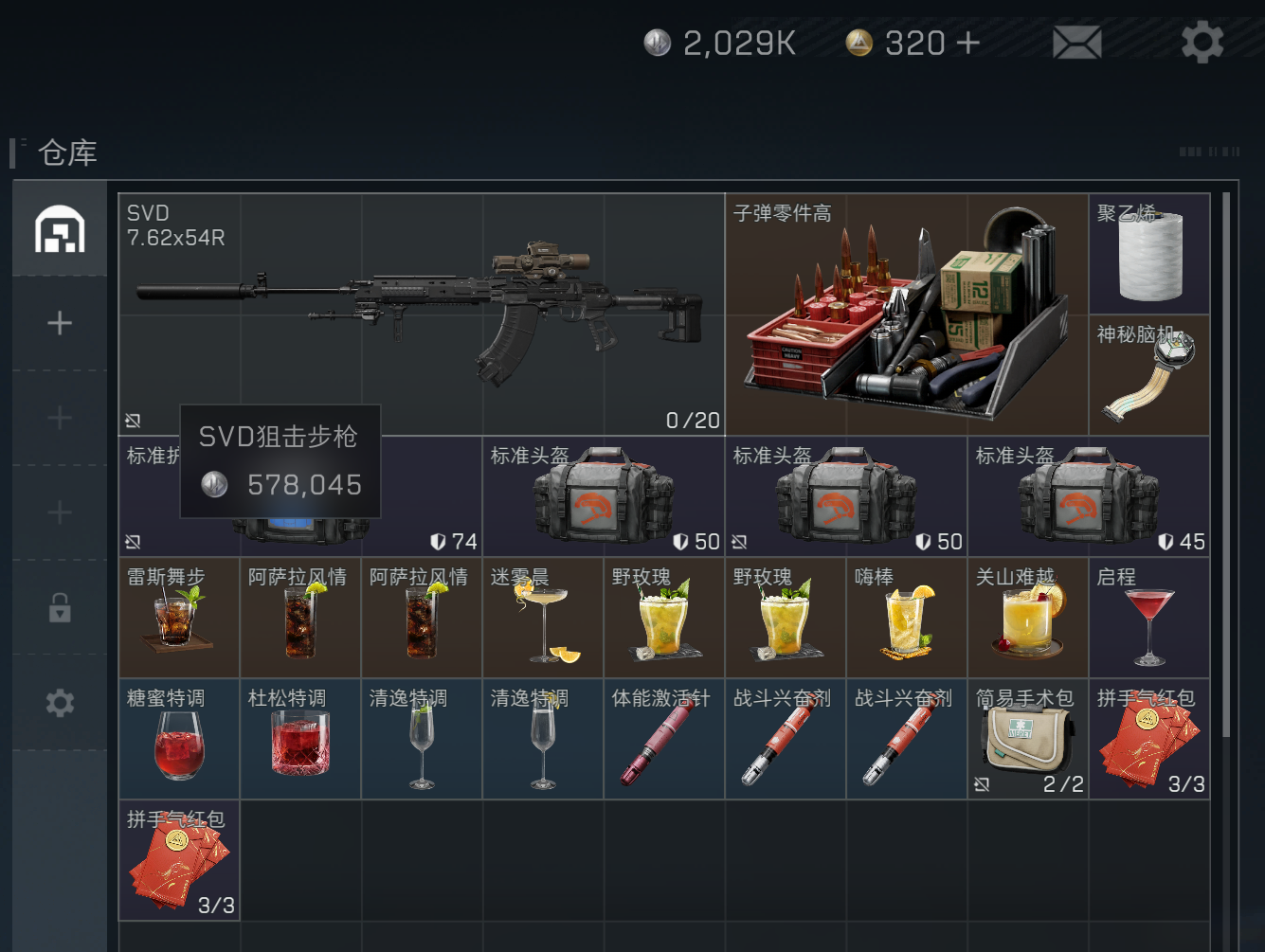Open the sidebar gear settings
1265x952 pixels.
pos(60,703)
